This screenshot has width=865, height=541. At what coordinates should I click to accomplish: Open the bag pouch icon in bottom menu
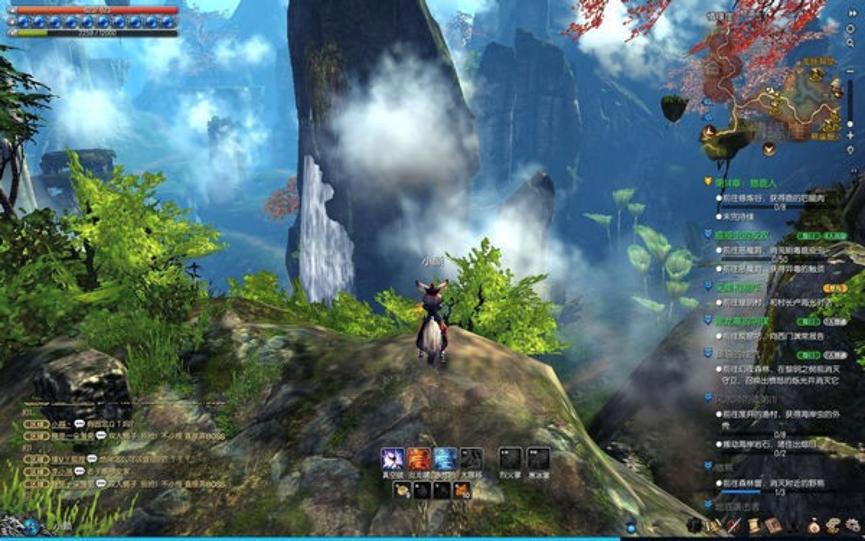pos(811,524)
